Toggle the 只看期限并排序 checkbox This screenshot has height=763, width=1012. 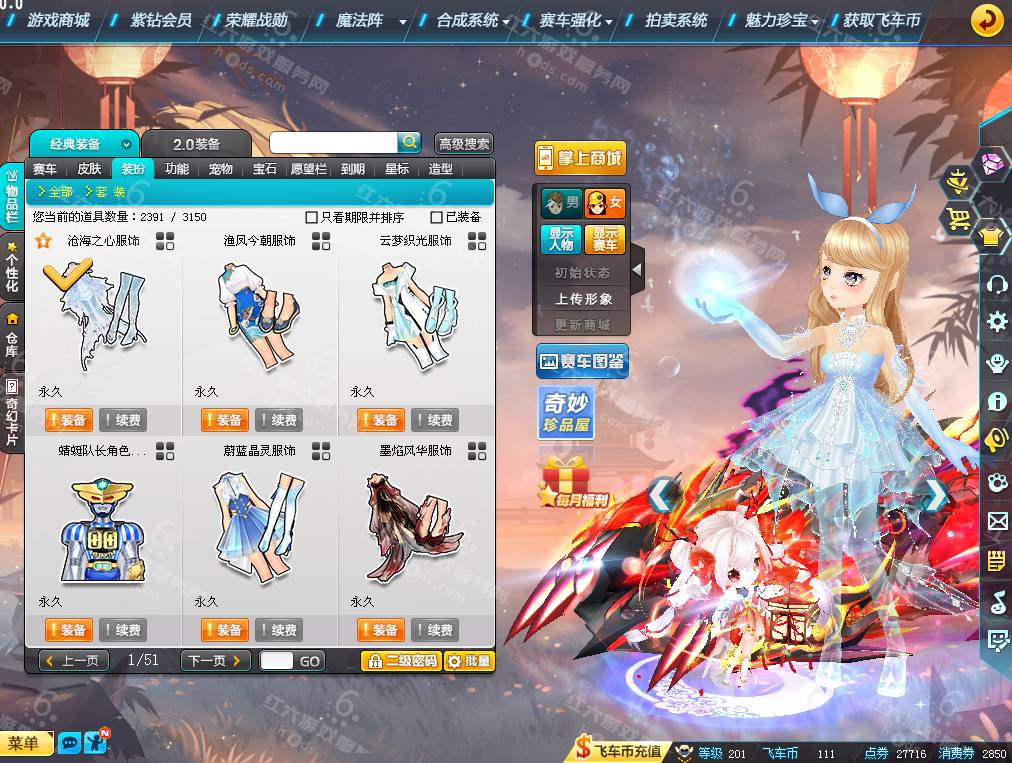(x=312, y=217)
